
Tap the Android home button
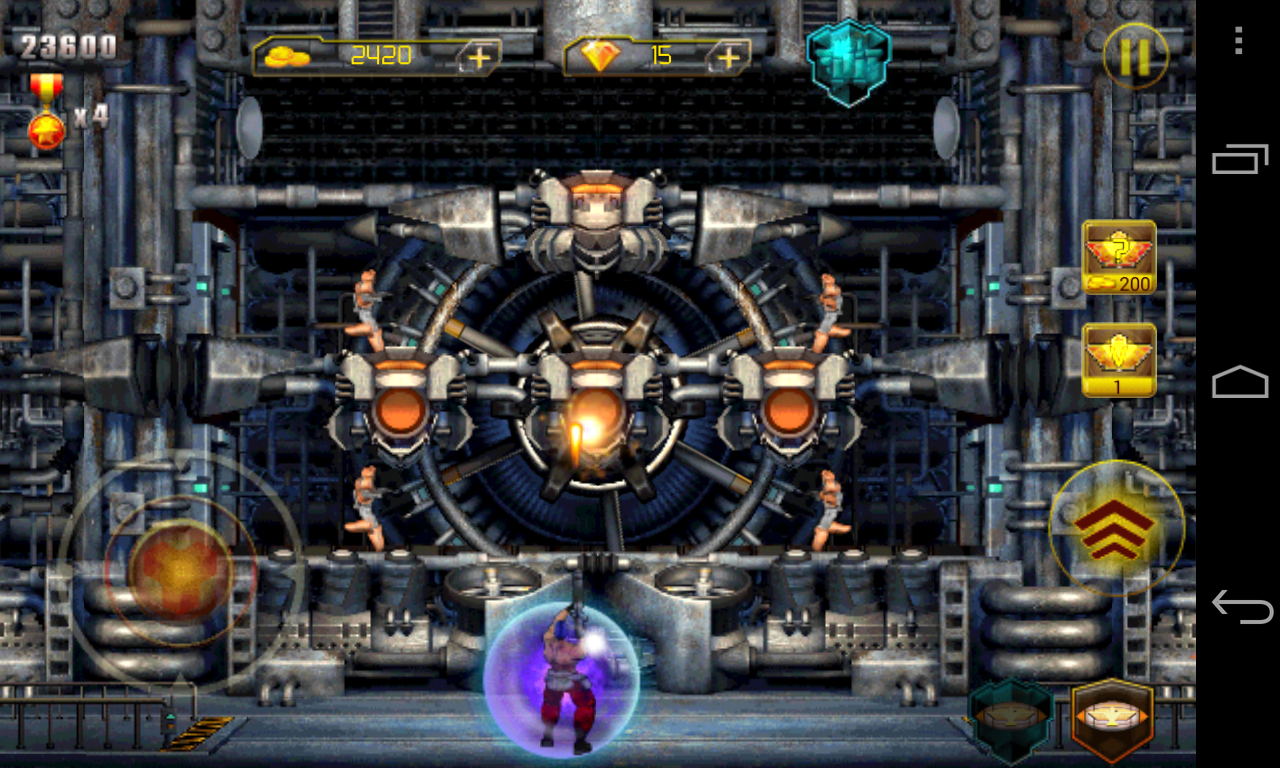click(x=1240, y=382)
